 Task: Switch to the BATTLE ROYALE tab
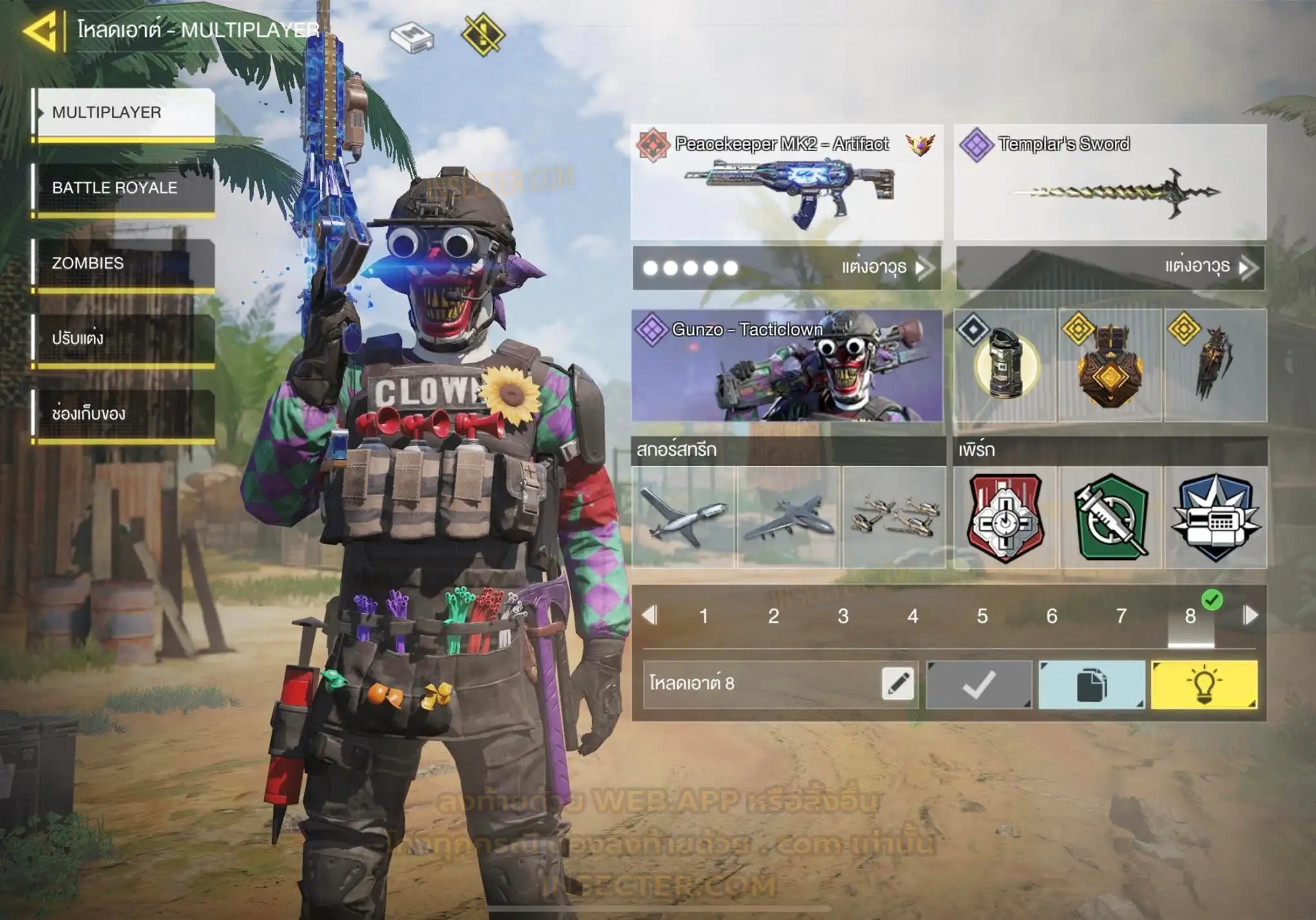125,188
